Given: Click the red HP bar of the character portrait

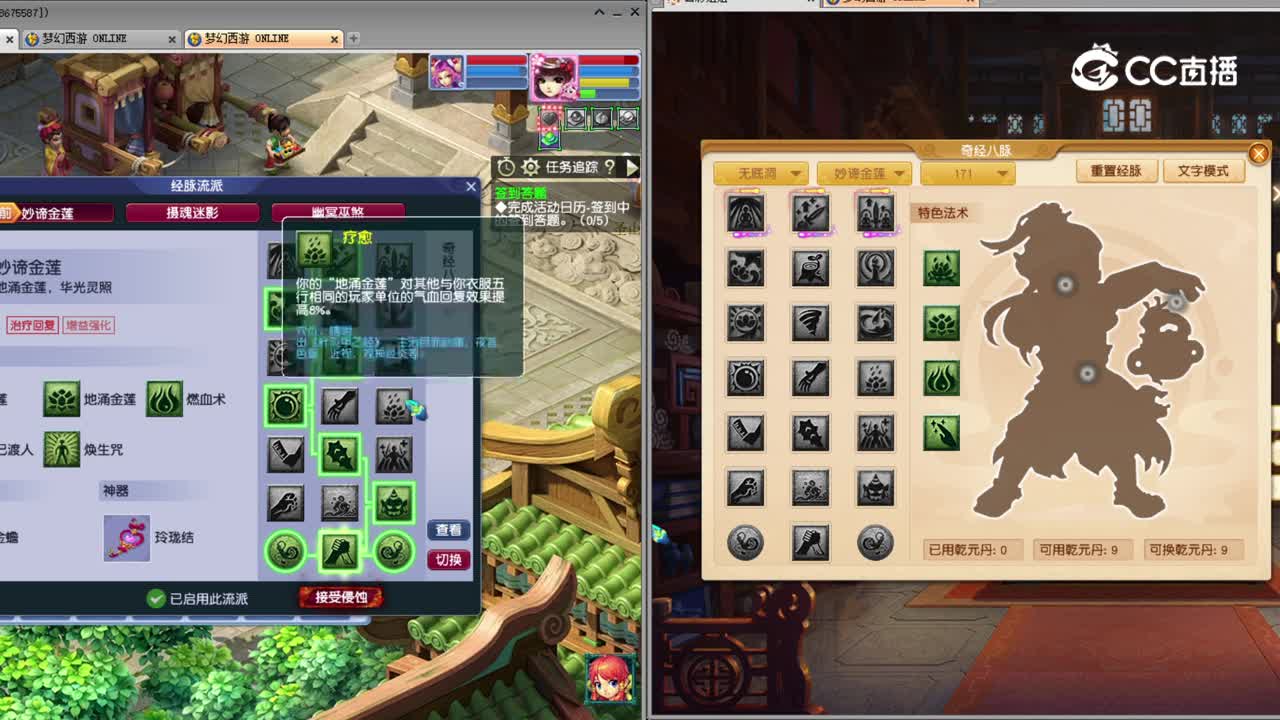Looking at the screenshot, I should tap(600, 59).
